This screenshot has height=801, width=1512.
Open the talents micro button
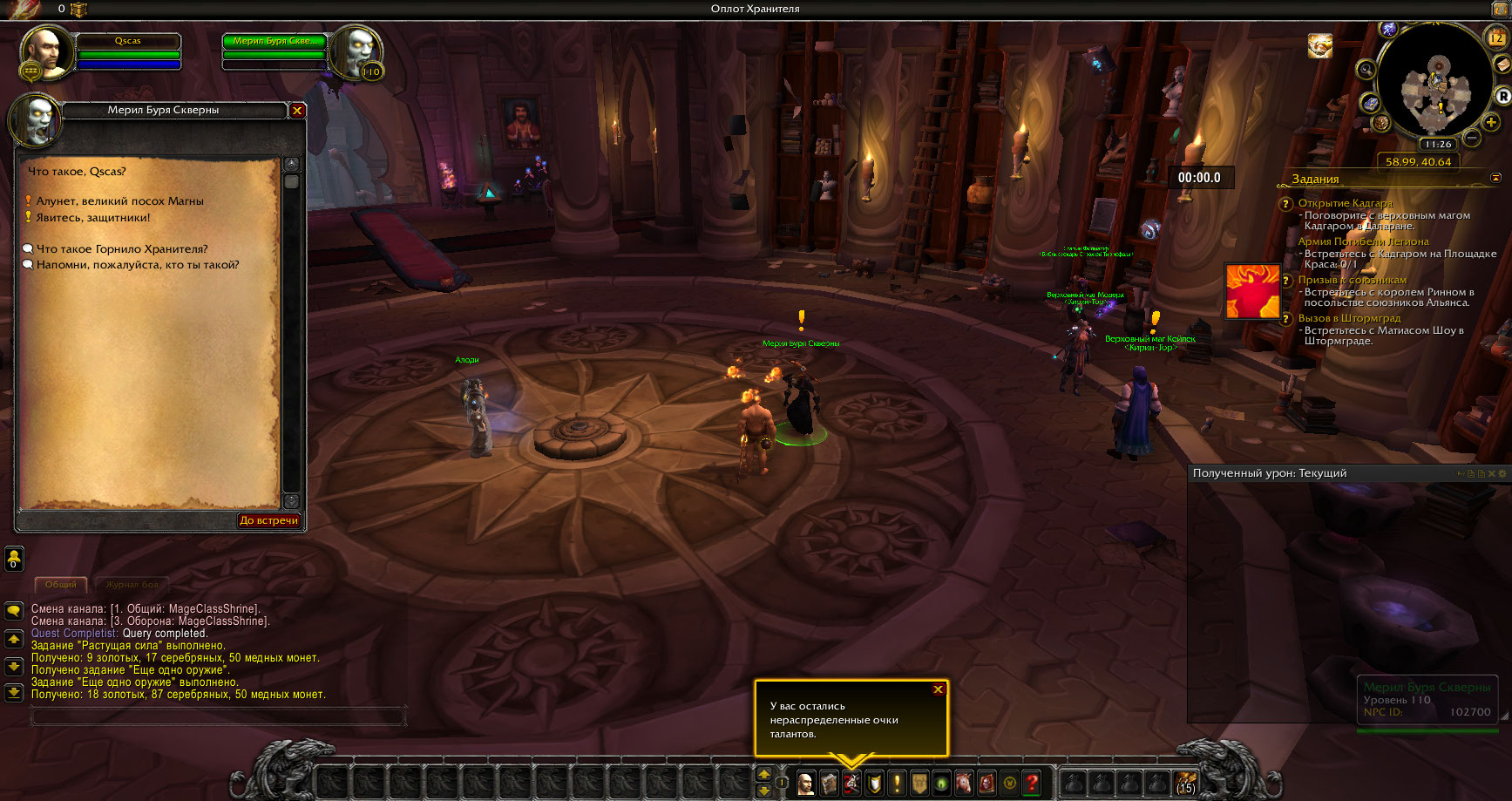pos(851,783)
